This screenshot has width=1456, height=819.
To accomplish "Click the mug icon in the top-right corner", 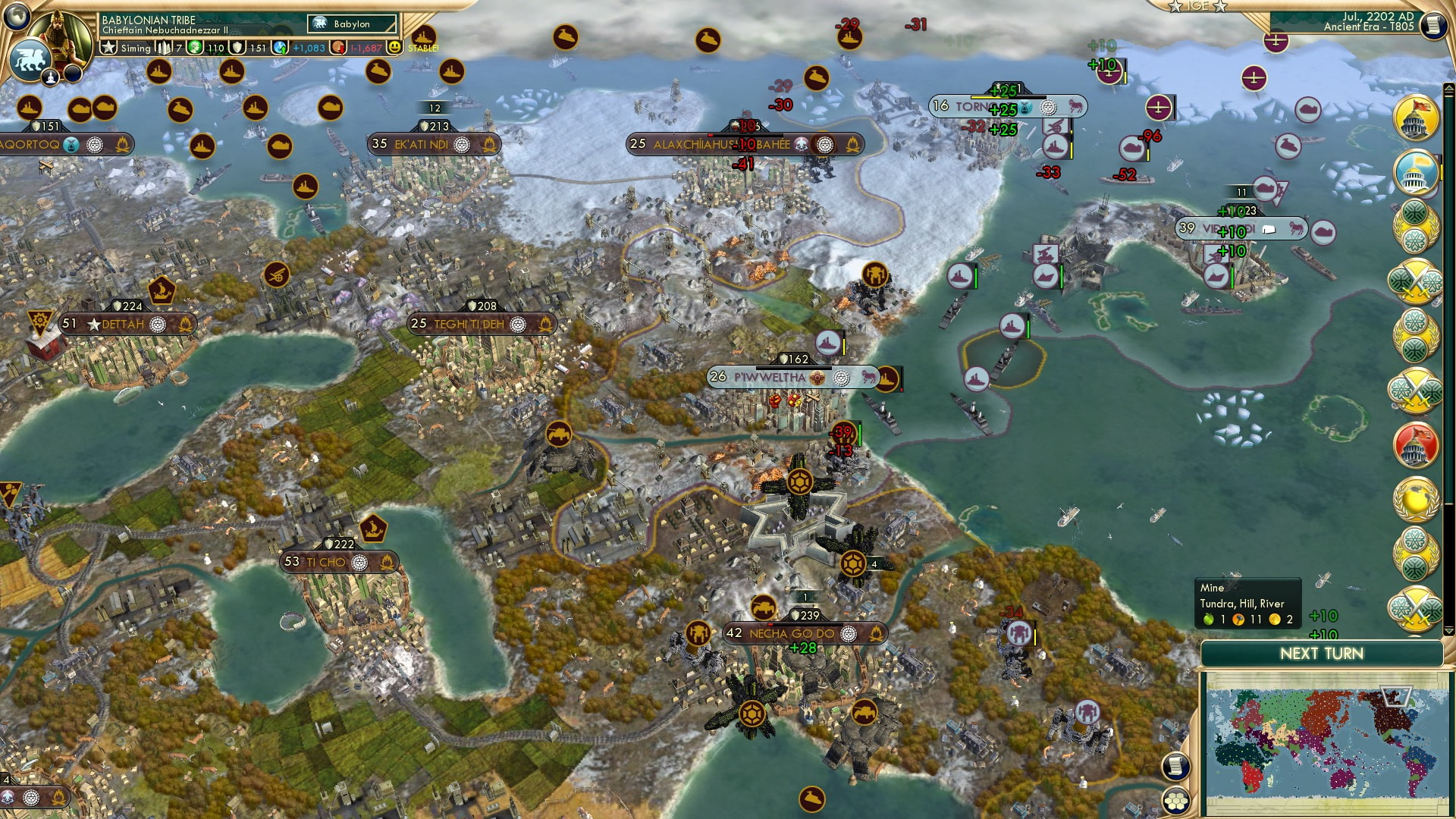I will 1432,24.
